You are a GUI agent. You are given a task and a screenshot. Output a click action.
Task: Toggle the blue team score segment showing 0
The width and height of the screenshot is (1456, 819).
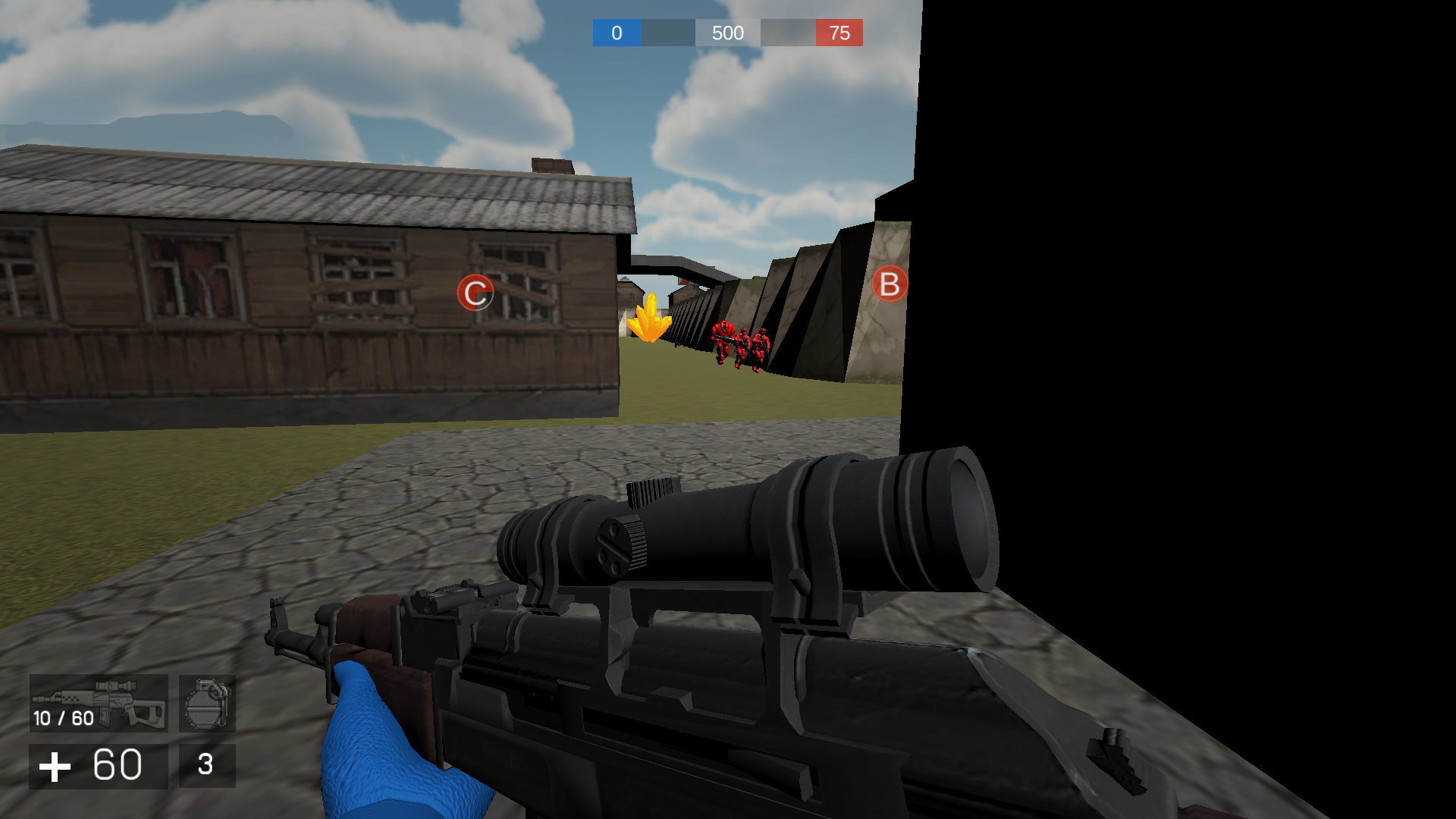[x=616, y=33]
